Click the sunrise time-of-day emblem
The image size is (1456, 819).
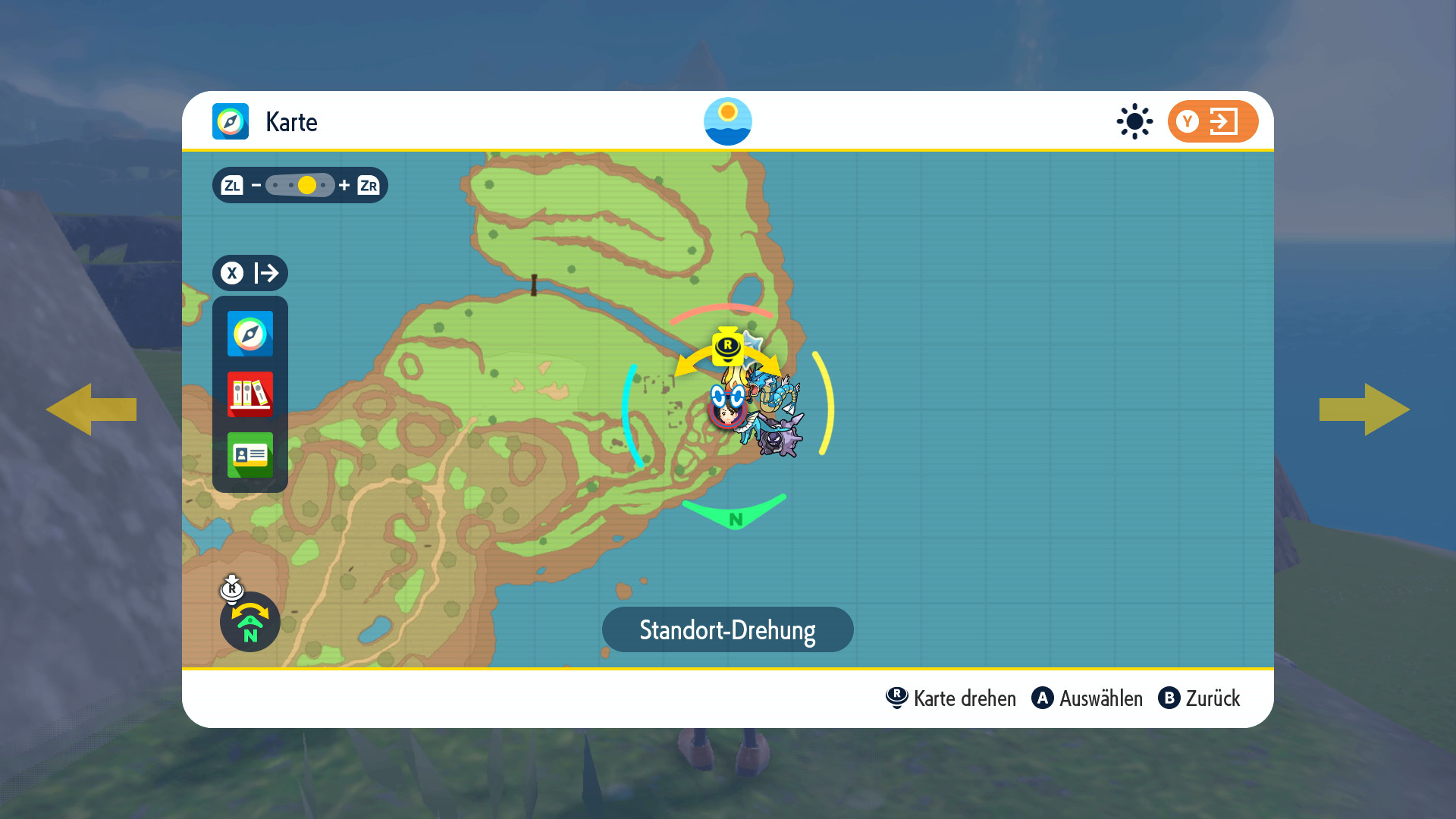point(727,121)
